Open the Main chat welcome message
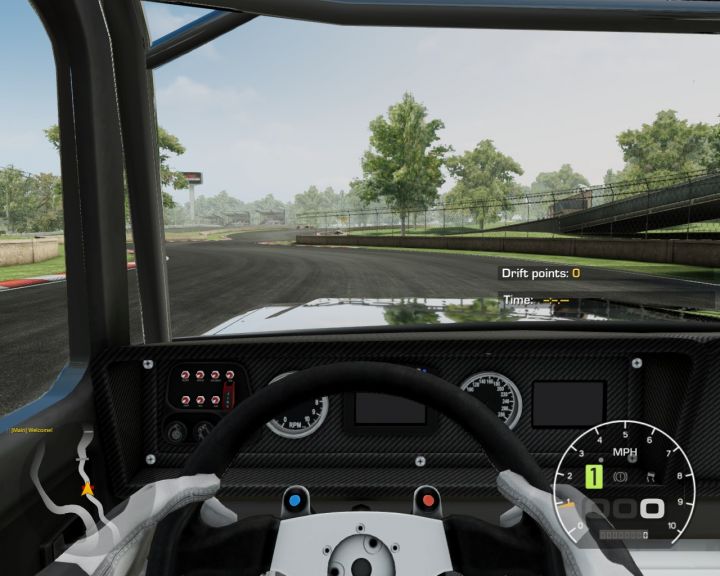Image resolution: width=720 pixels, height=576 pixels. click(x=31, y=430)
